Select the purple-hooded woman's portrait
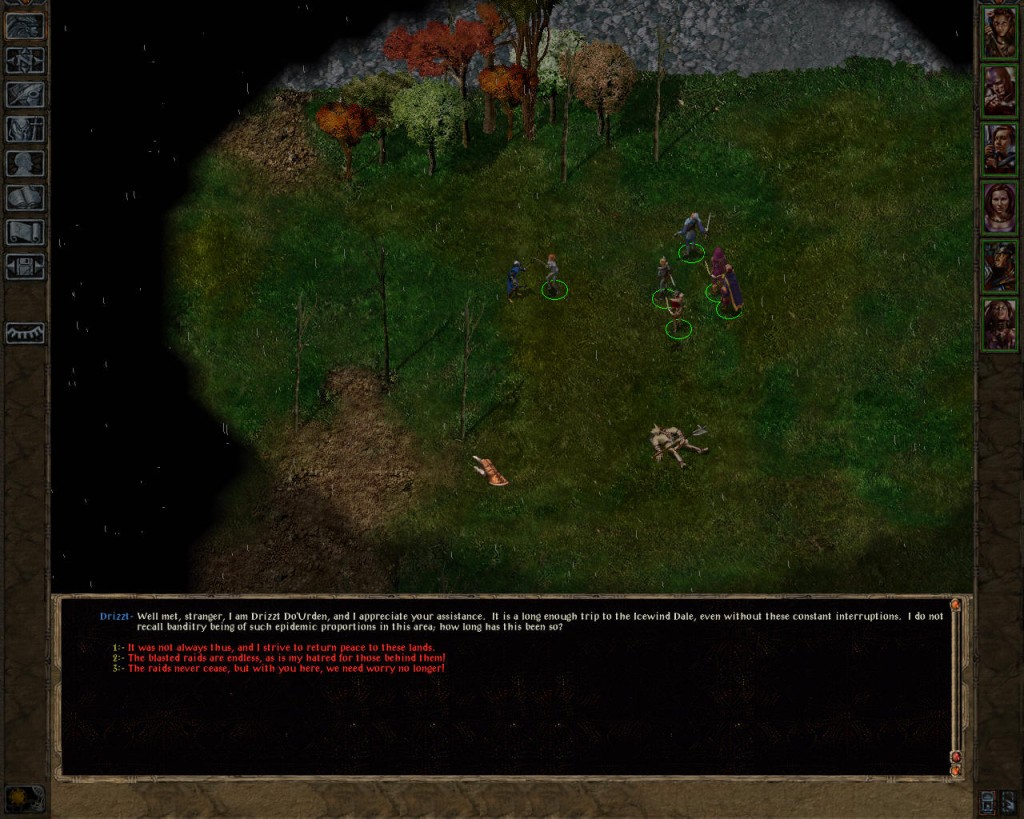The width and height of the screenshot is (1024, 819). click(999, 207)
